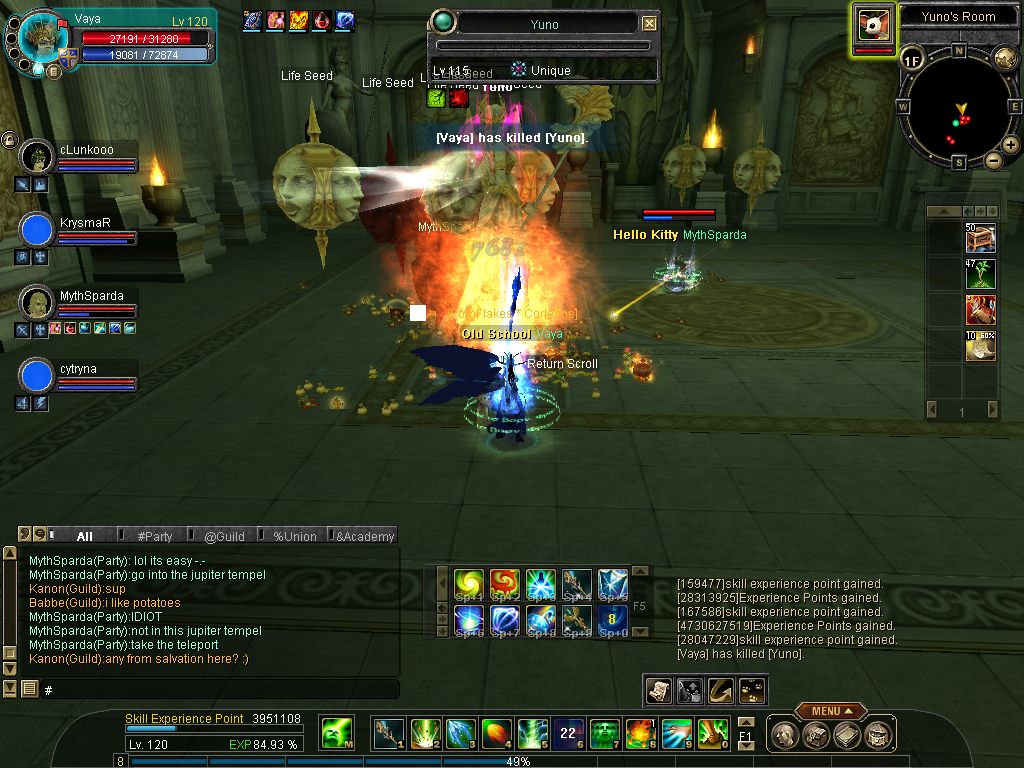
Task: Open the paw print pet action icon
Action: click(752, 690)
